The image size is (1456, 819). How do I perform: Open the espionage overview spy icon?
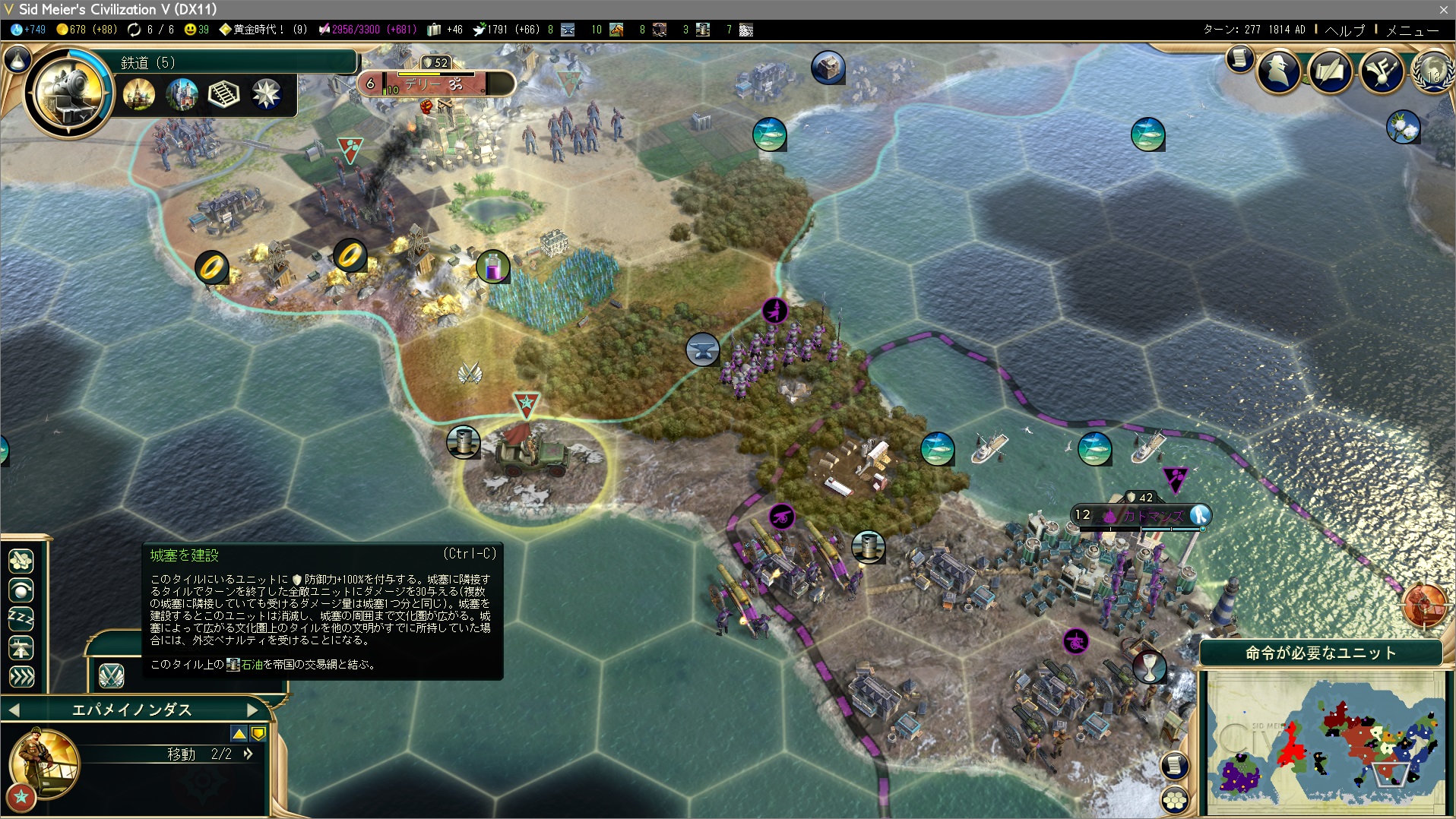click(1279, 72)
